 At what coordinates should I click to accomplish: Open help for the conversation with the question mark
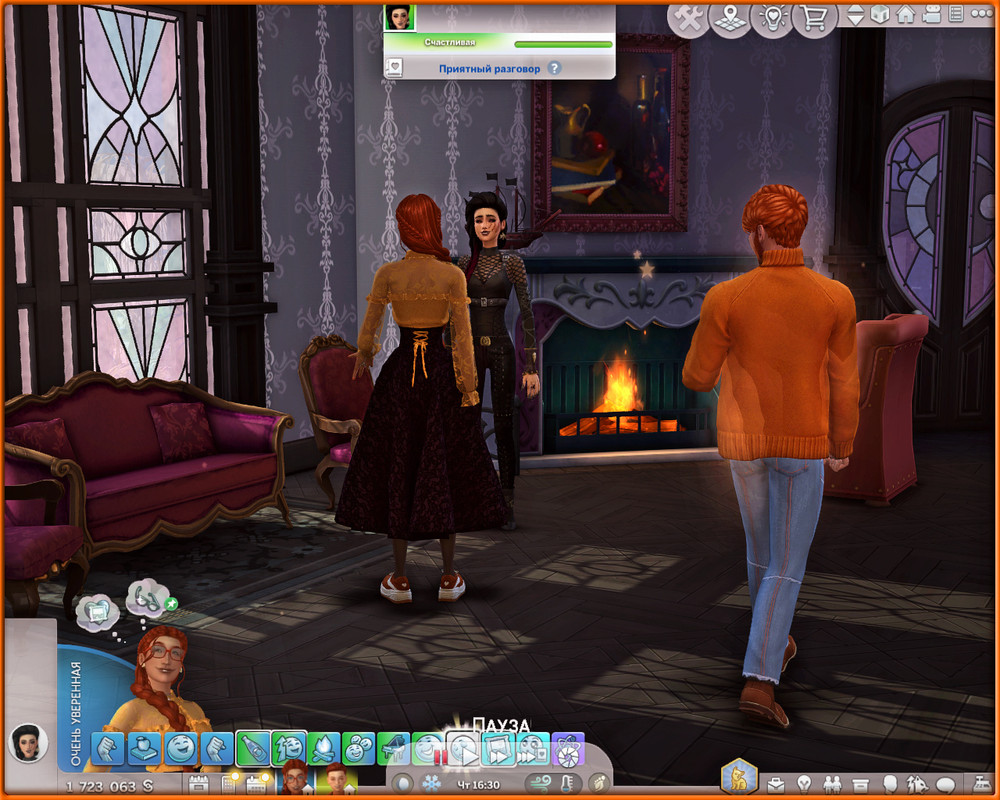click(554, 69)
